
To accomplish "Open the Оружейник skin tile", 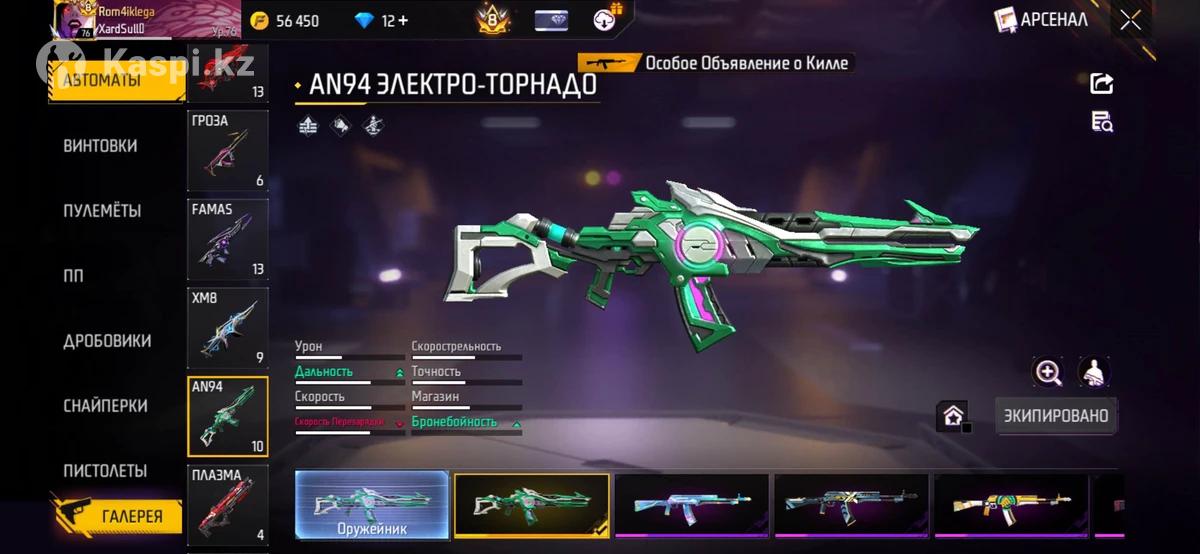I will tap(371, 505).
